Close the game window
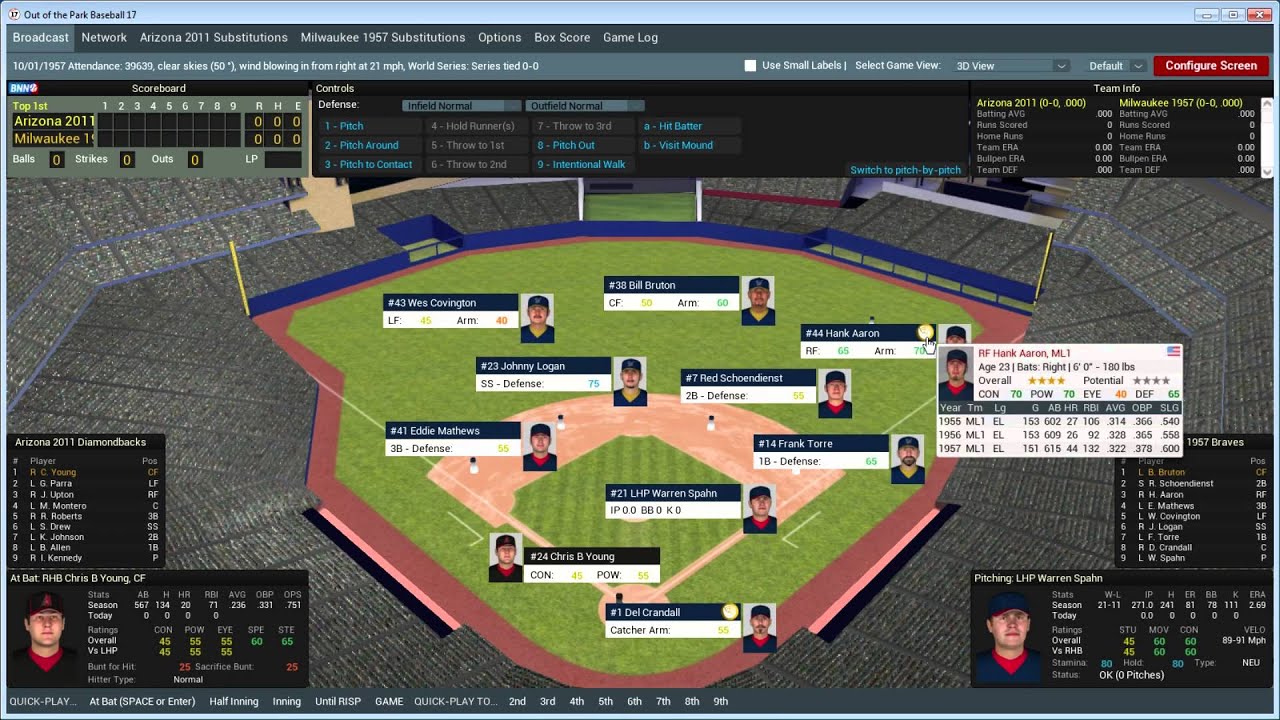This screenshot has width=1280, height=720. [1257, 14]
